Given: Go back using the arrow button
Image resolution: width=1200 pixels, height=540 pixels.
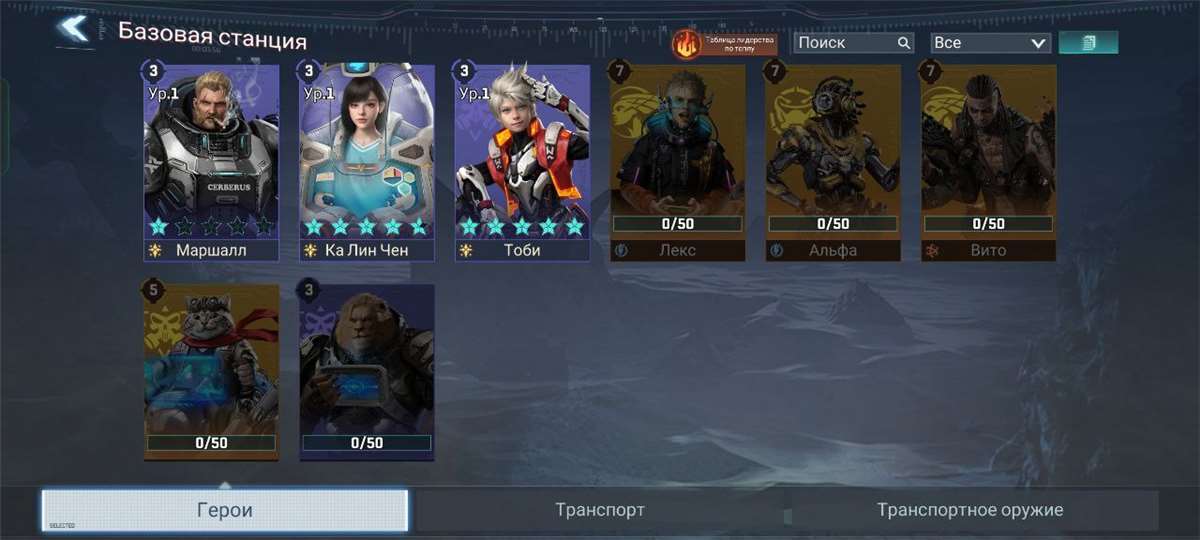Looking at the screenshot, I should (73, 29).
